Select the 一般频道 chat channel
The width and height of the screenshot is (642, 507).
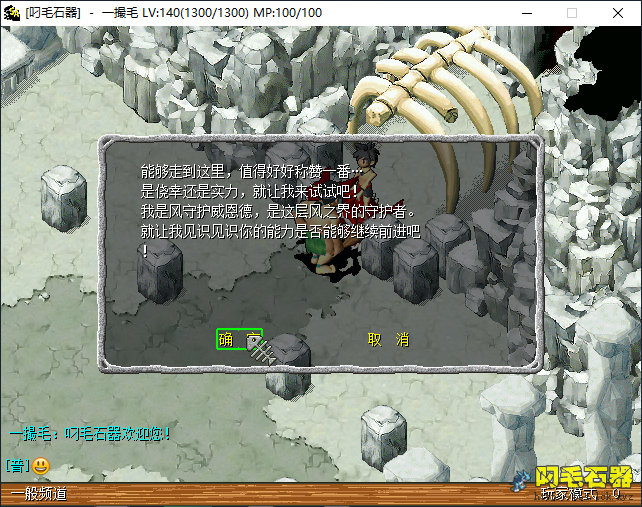pos(38,494)
